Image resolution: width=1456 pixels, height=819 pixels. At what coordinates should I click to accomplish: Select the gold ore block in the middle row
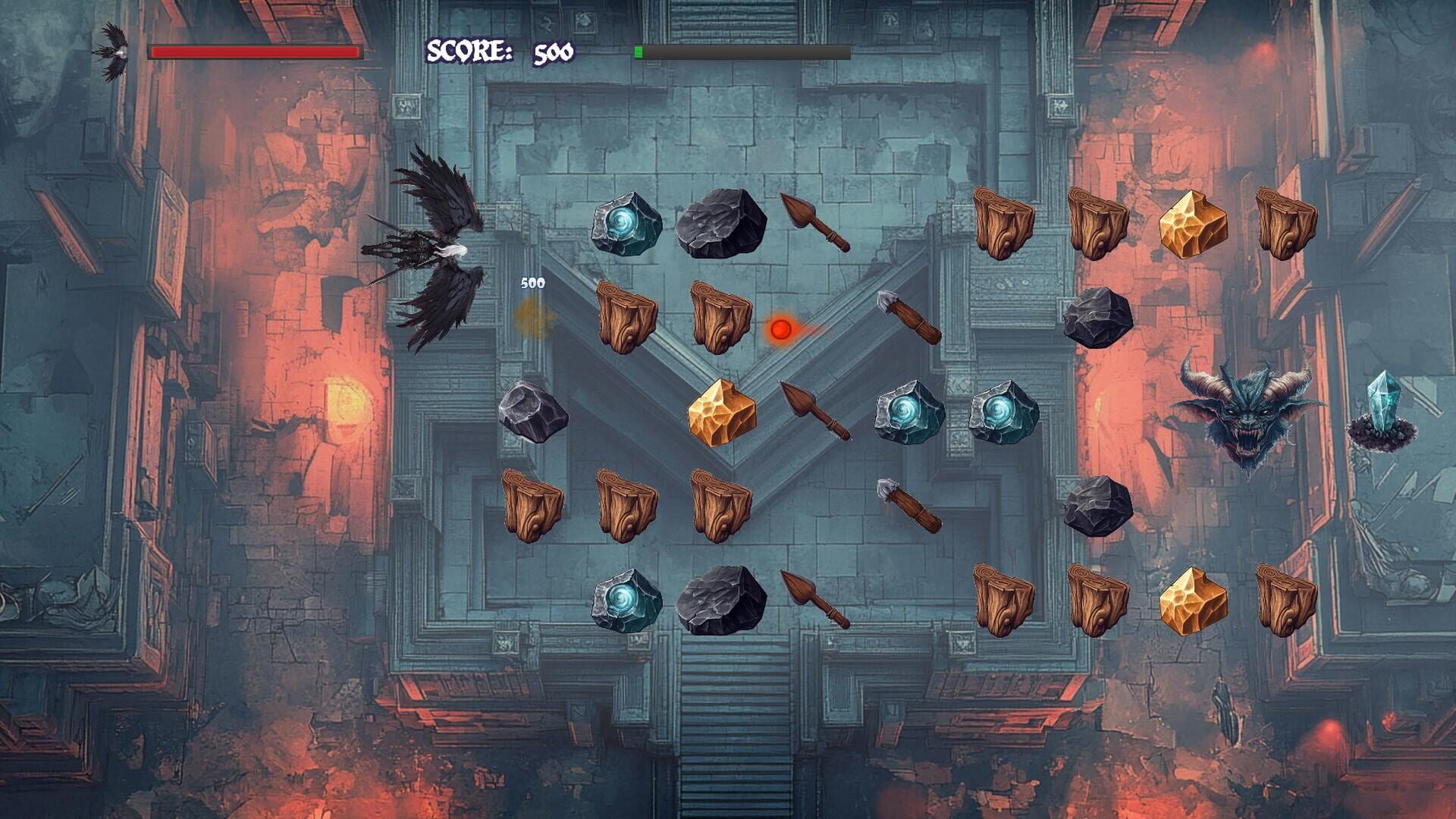click(720, 413)
